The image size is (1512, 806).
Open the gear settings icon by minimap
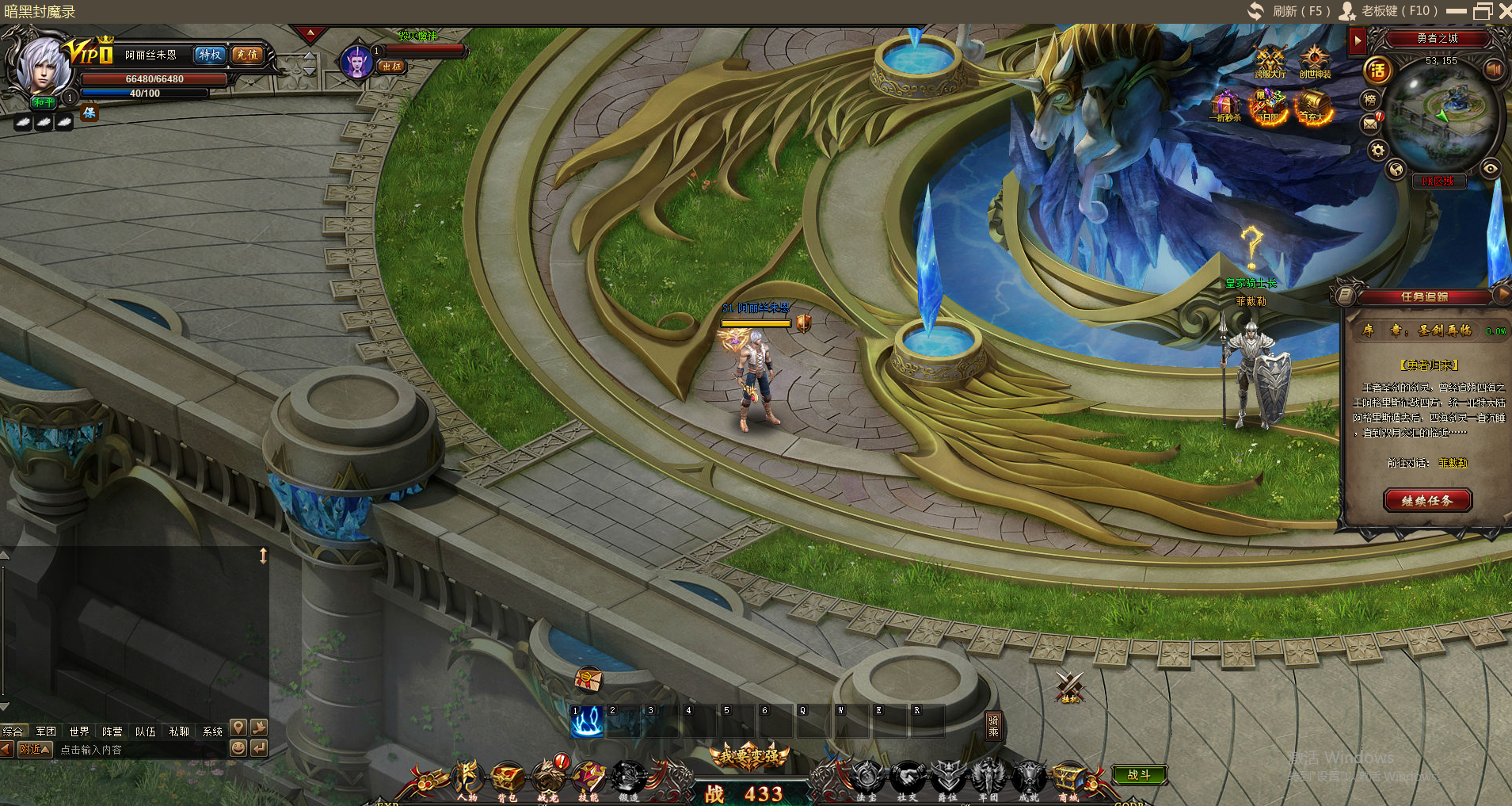tap(1378, 151)
